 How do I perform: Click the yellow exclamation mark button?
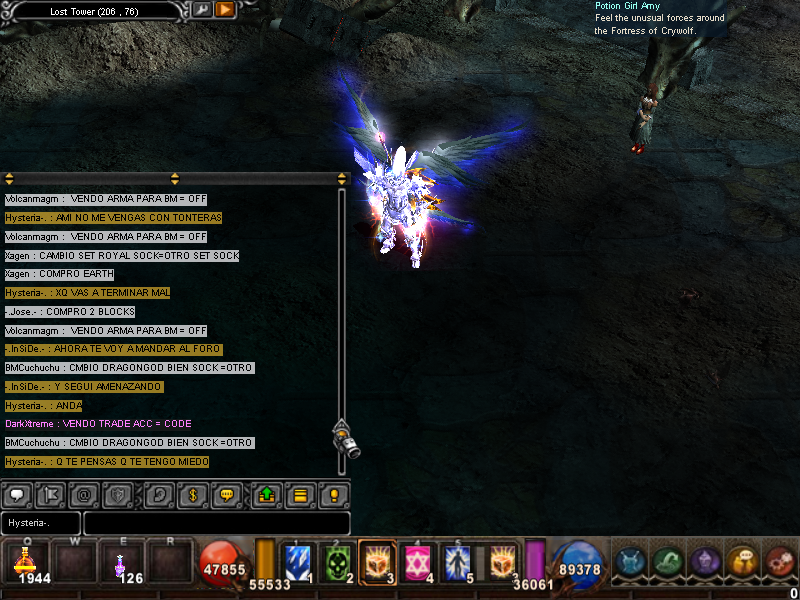(334, 494)
